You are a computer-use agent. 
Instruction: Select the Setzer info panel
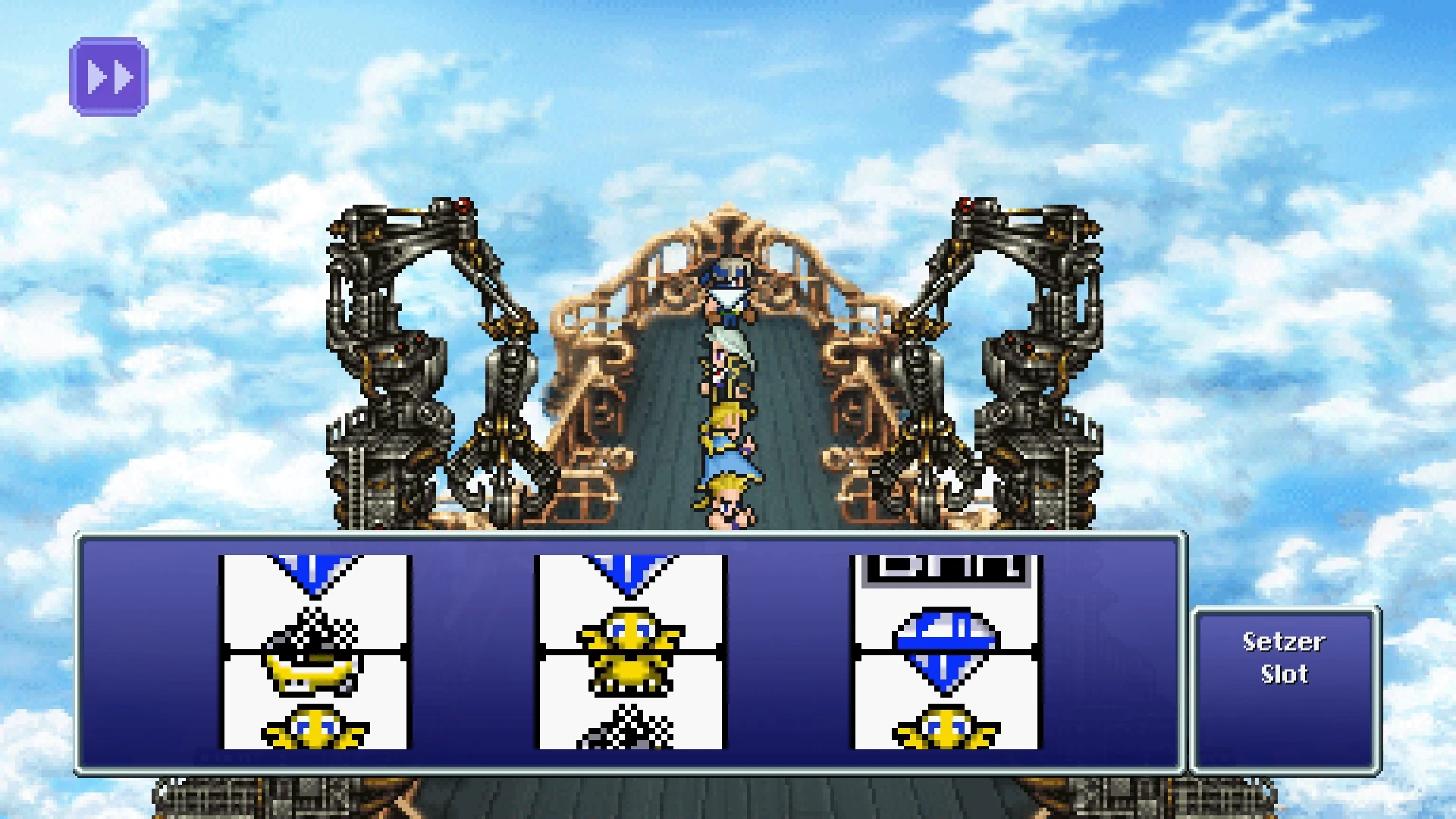[x=1285, y=690]
